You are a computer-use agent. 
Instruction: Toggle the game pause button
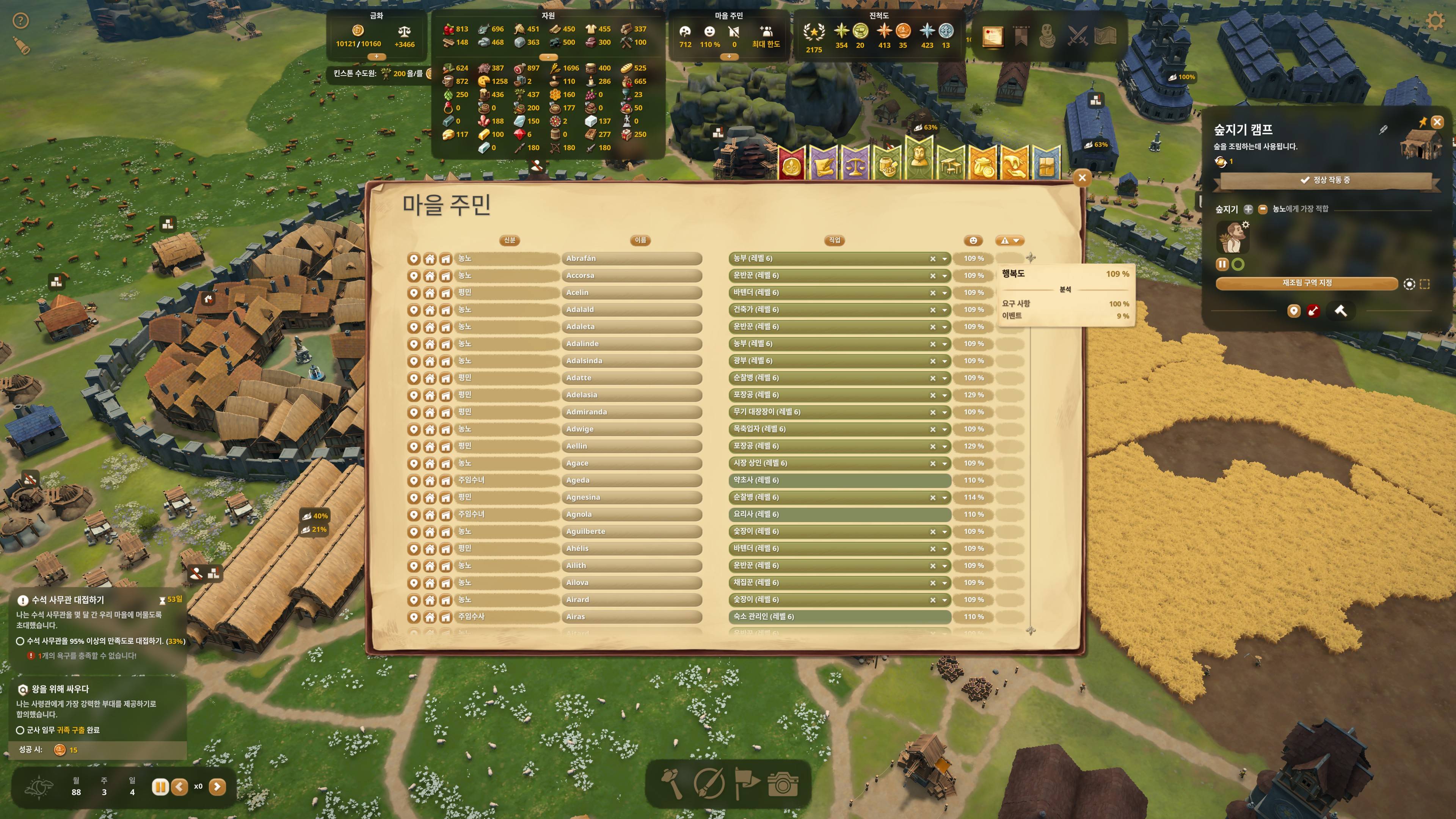point(160,787)
